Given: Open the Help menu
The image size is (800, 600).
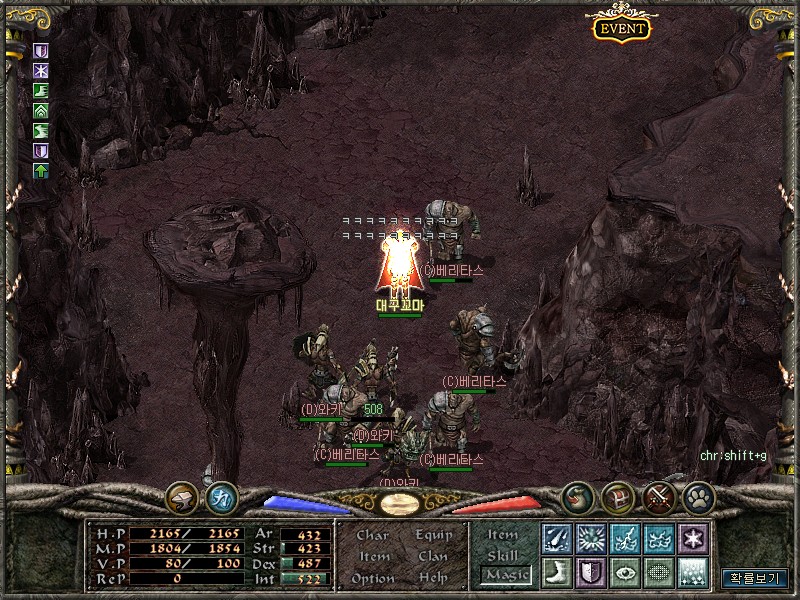Looking at the screenshot, I should point(433,578).
